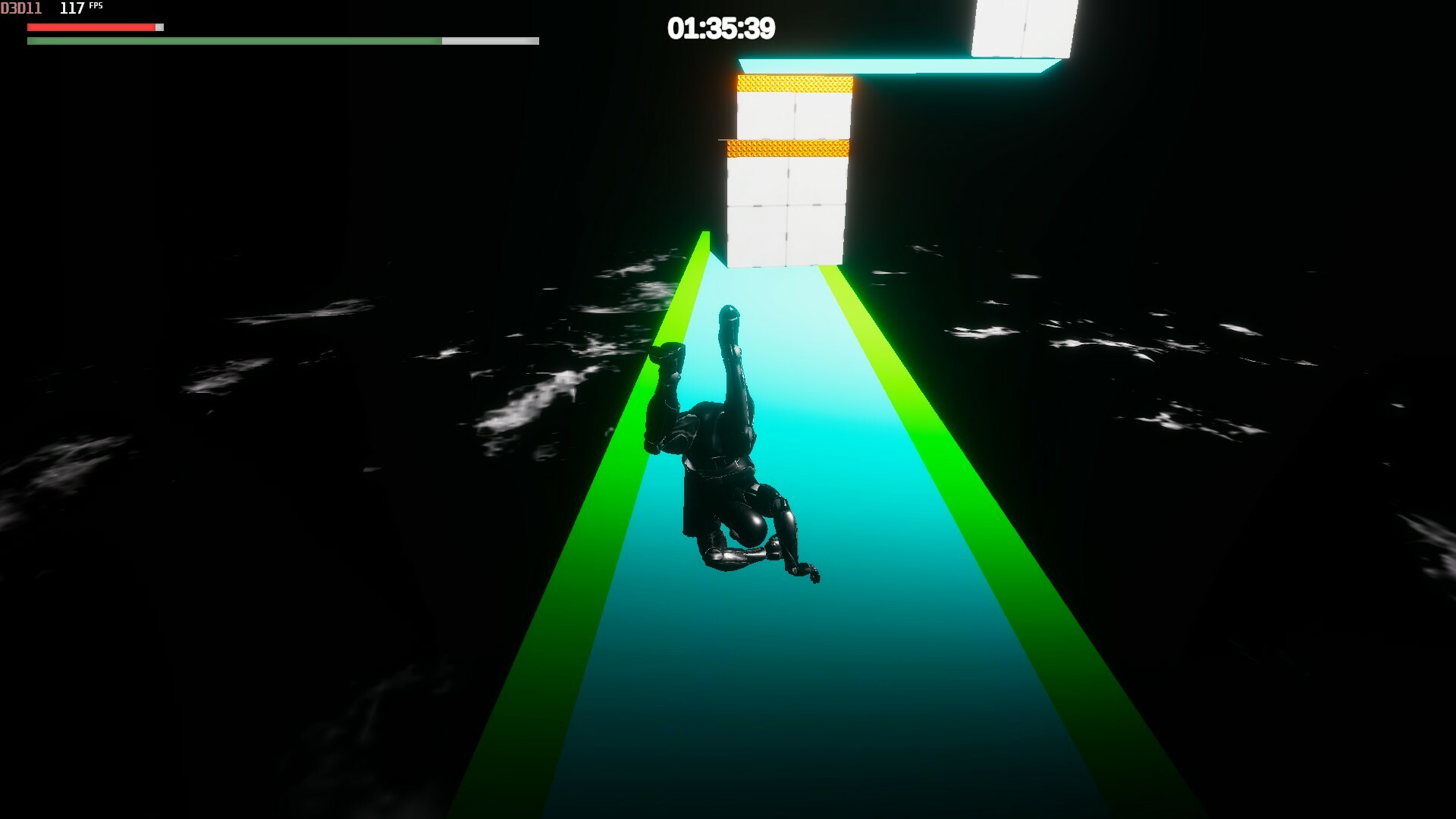Toggle the red health bar
The width and height of the screenshot is (1456, 819).
tap(91, 27)
